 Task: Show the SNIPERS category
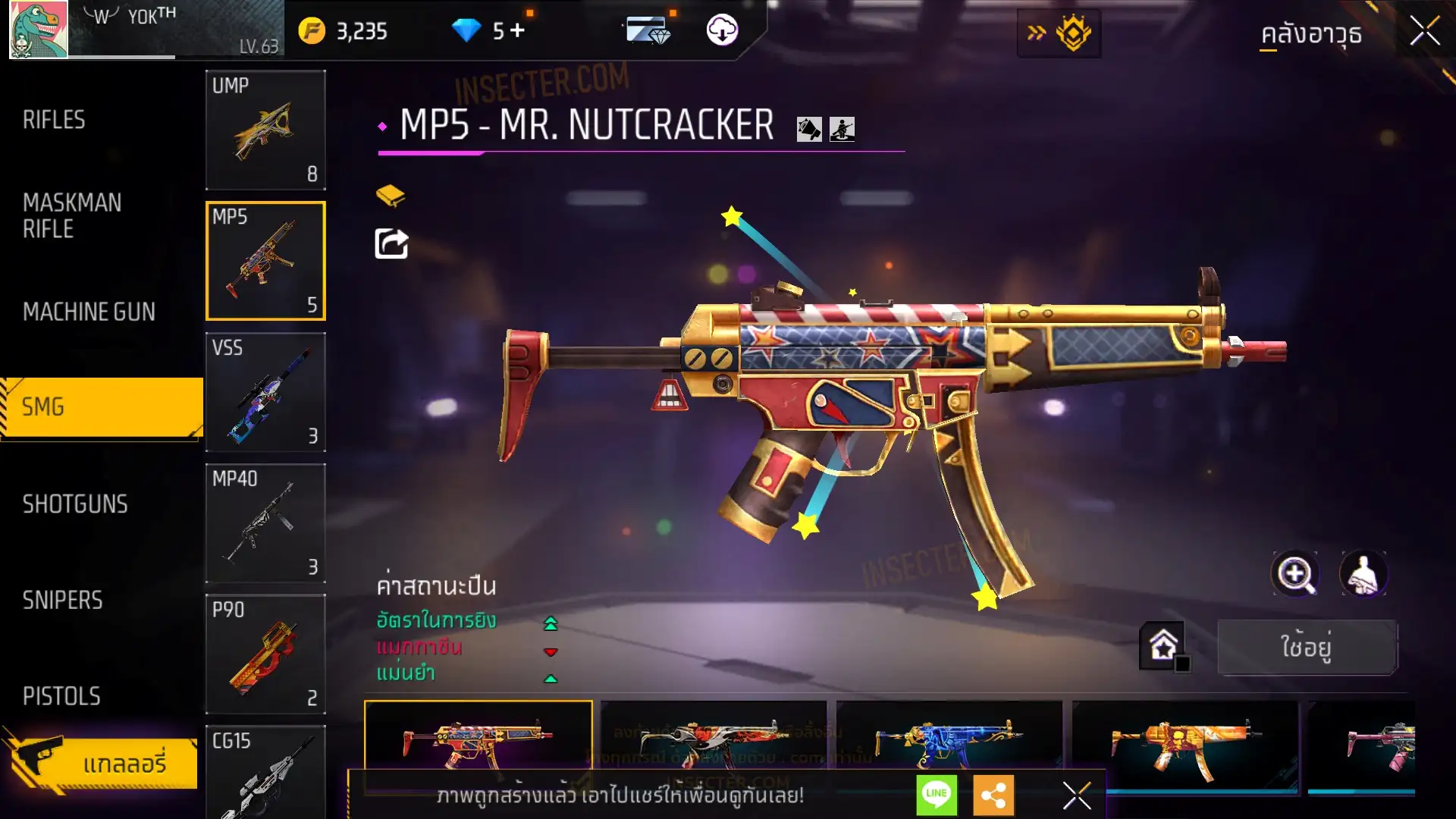[x=62, y=601]
